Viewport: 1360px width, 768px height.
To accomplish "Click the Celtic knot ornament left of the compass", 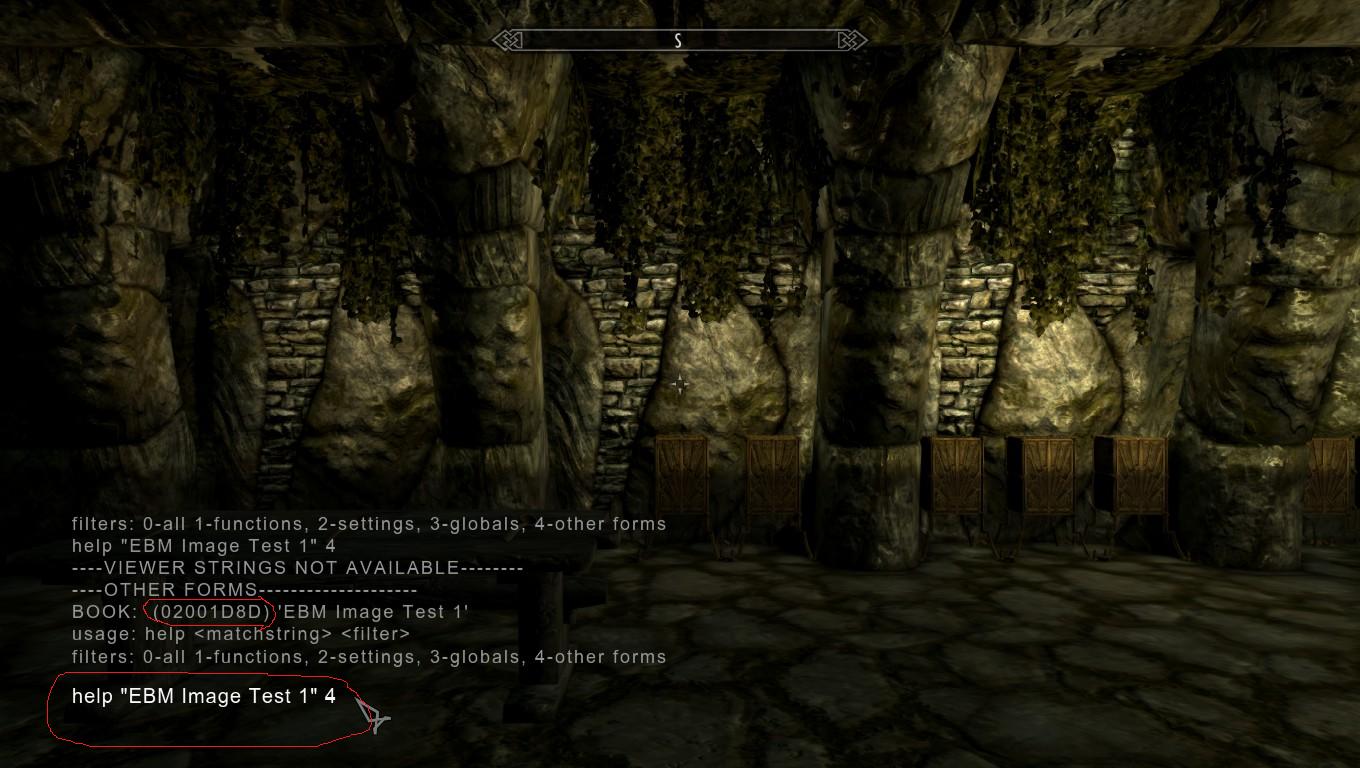I will (x=510, y=40).
